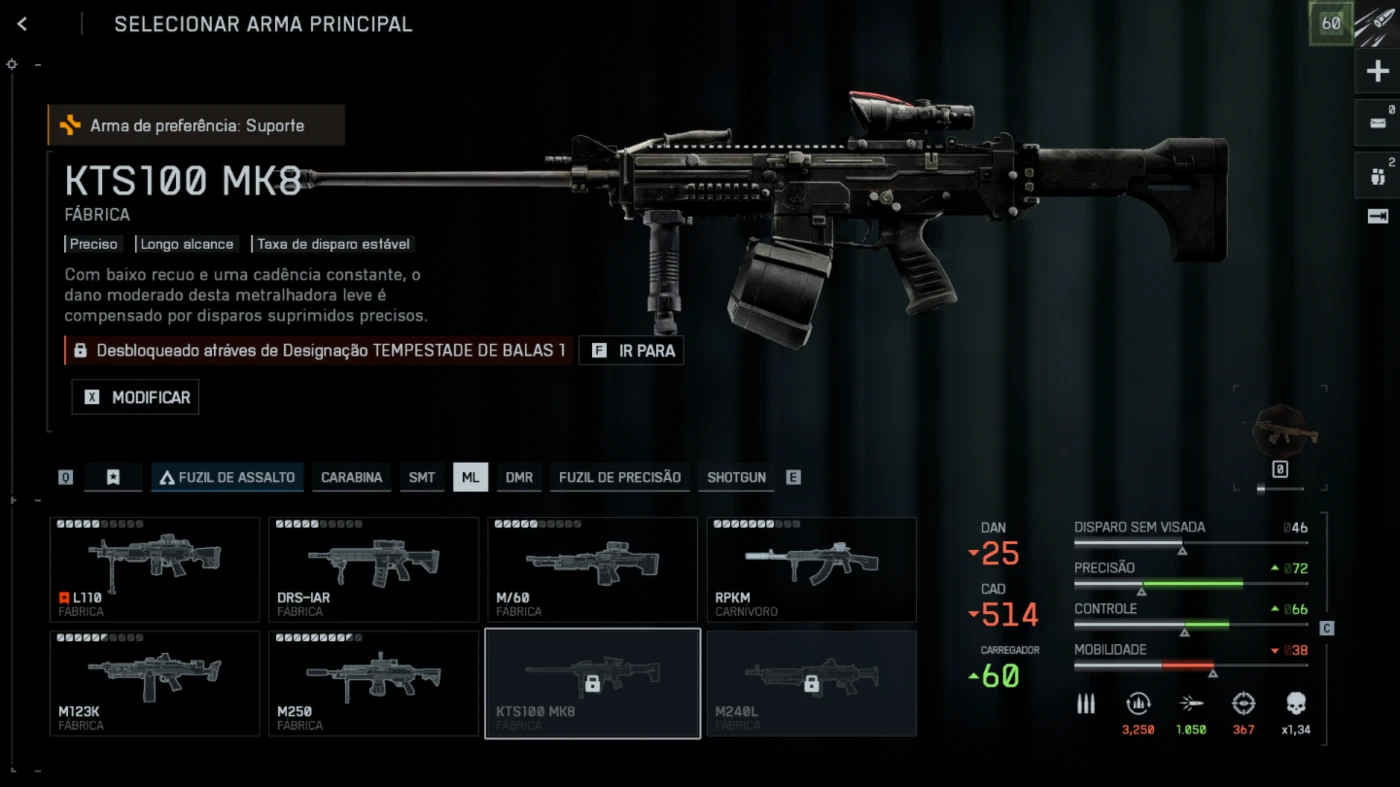The image size is (1400, 787).
Task: Select the locked M240L weapon tile
Action: [x=811, y=683]
